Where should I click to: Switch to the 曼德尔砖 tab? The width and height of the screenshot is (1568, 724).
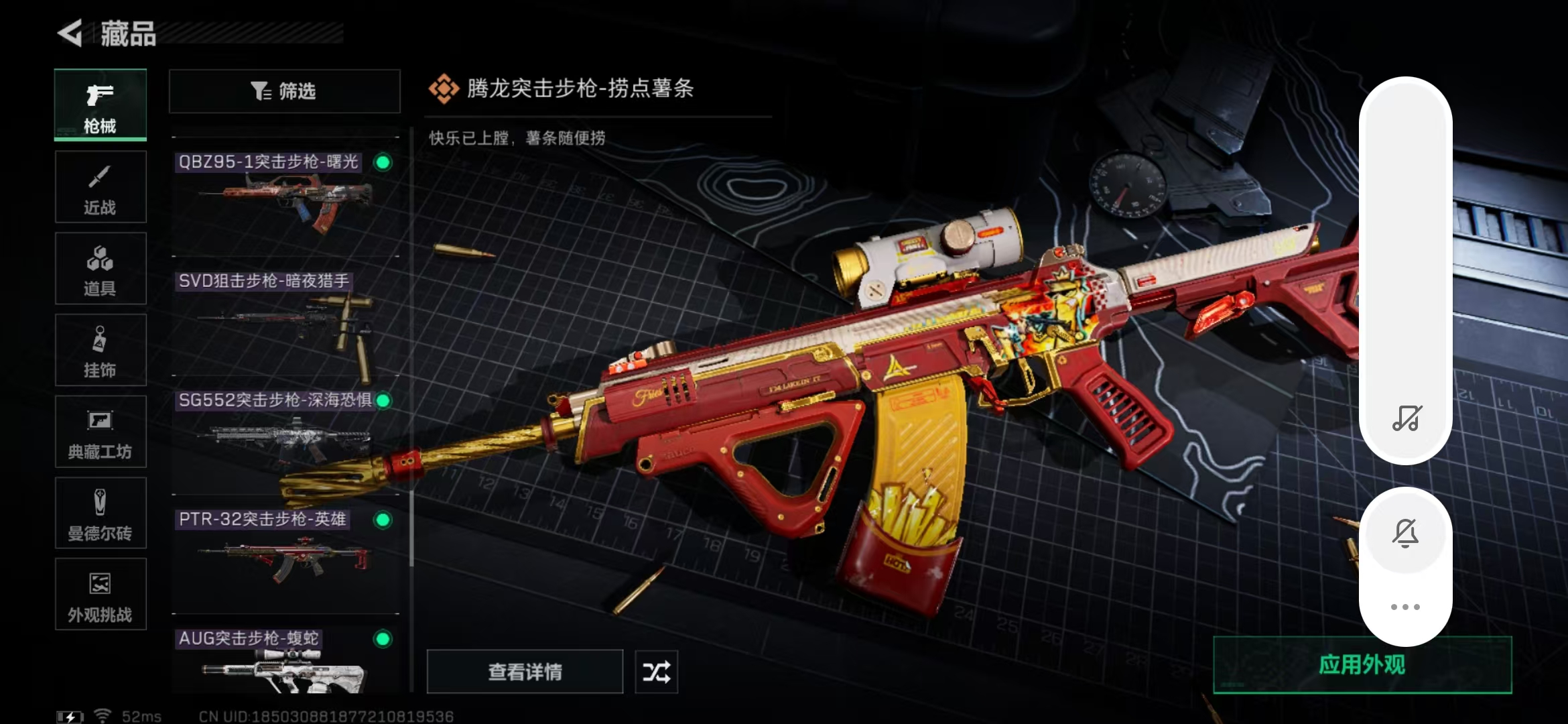(101, 514)
